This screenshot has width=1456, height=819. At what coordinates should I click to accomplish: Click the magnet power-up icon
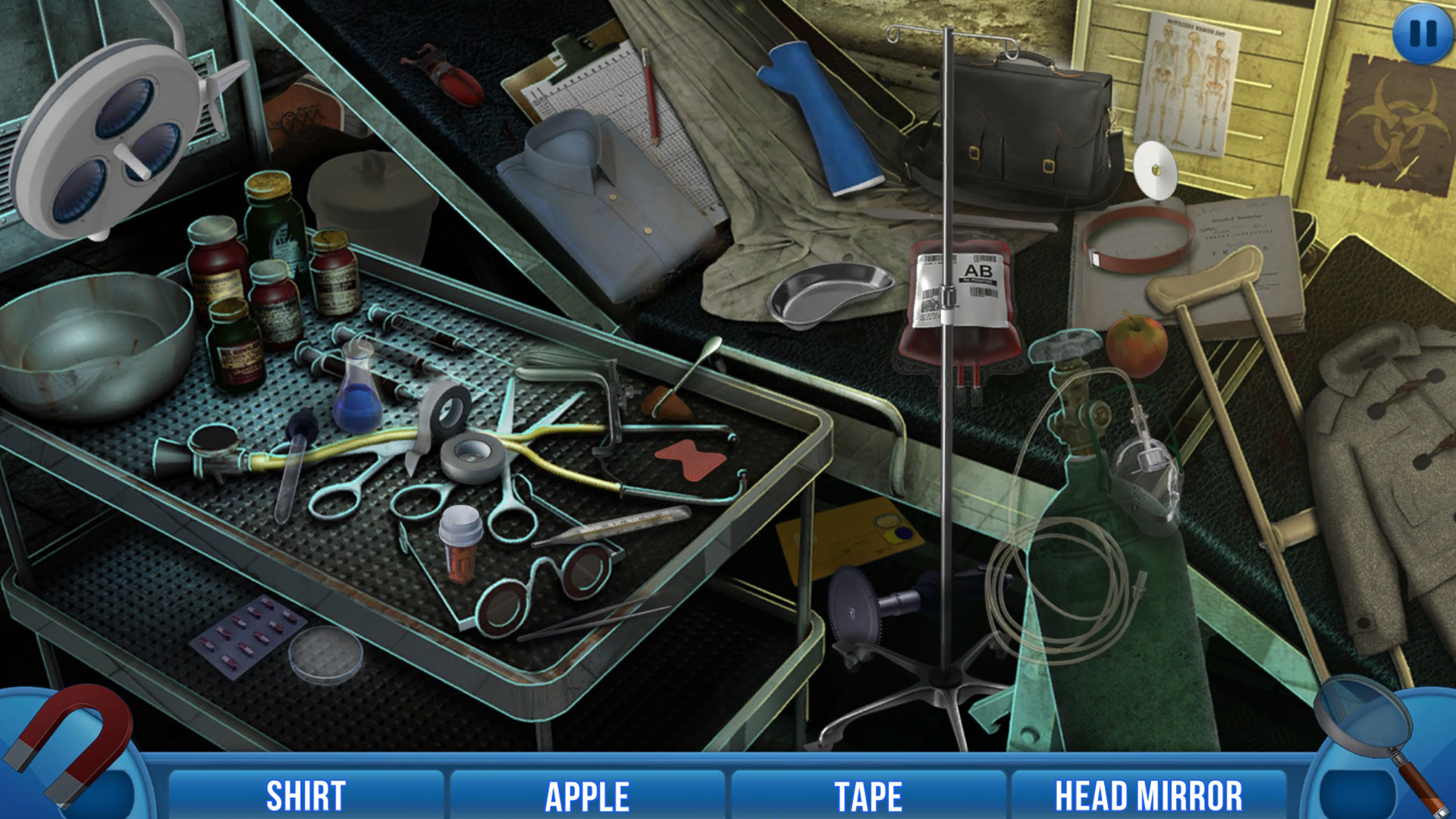[x=67, y=751]
